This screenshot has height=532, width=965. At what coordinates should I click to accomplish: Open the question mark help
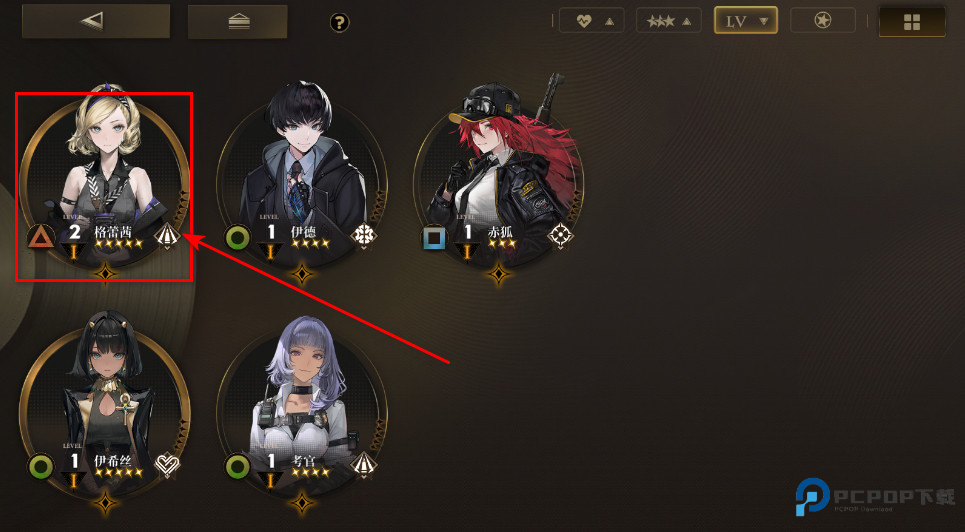339,22
